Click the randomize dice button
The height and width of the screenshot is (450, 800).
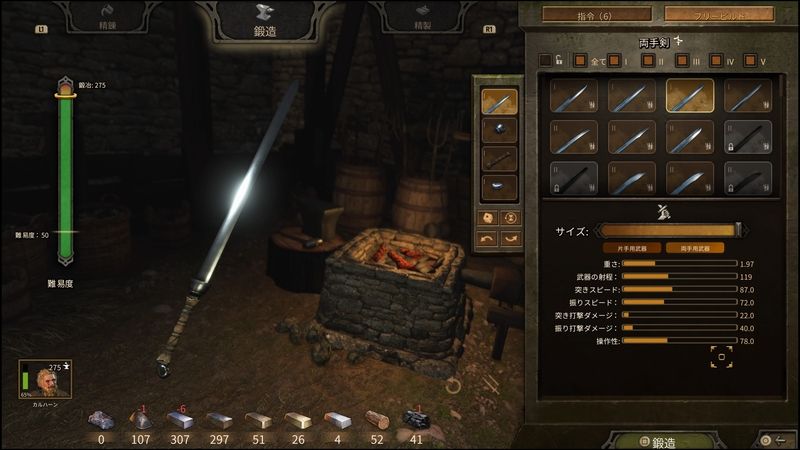487,217
